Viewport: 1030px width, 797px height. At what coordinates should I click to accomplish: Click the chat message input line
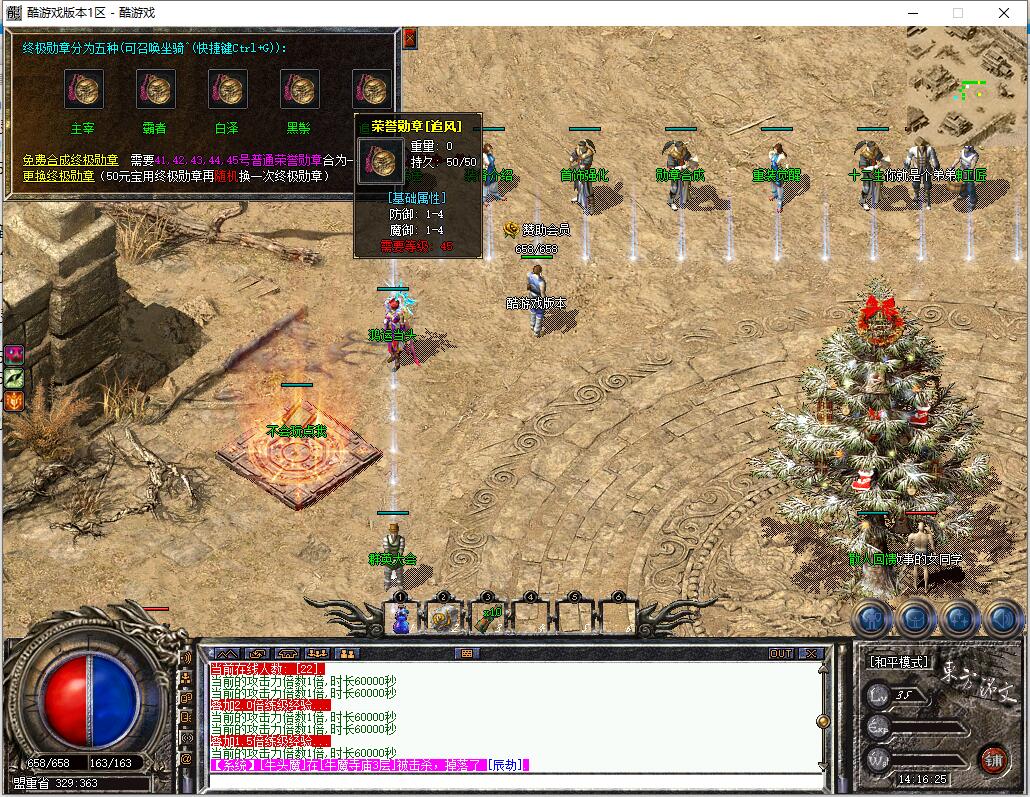pyautogui.click(x=510, y=780)
